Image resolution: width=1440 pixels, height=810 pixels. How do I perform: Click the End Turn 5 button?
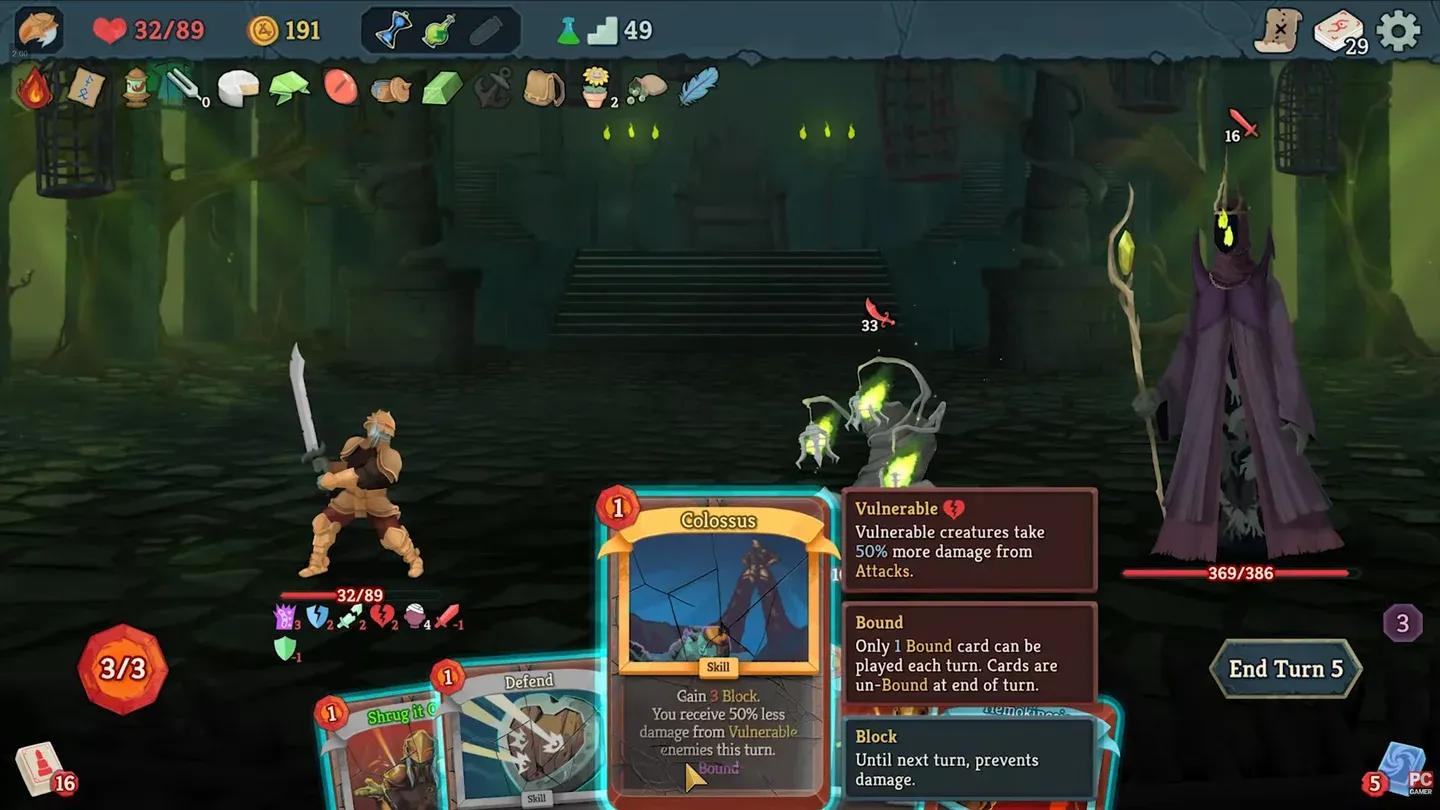click(1285, 668)
